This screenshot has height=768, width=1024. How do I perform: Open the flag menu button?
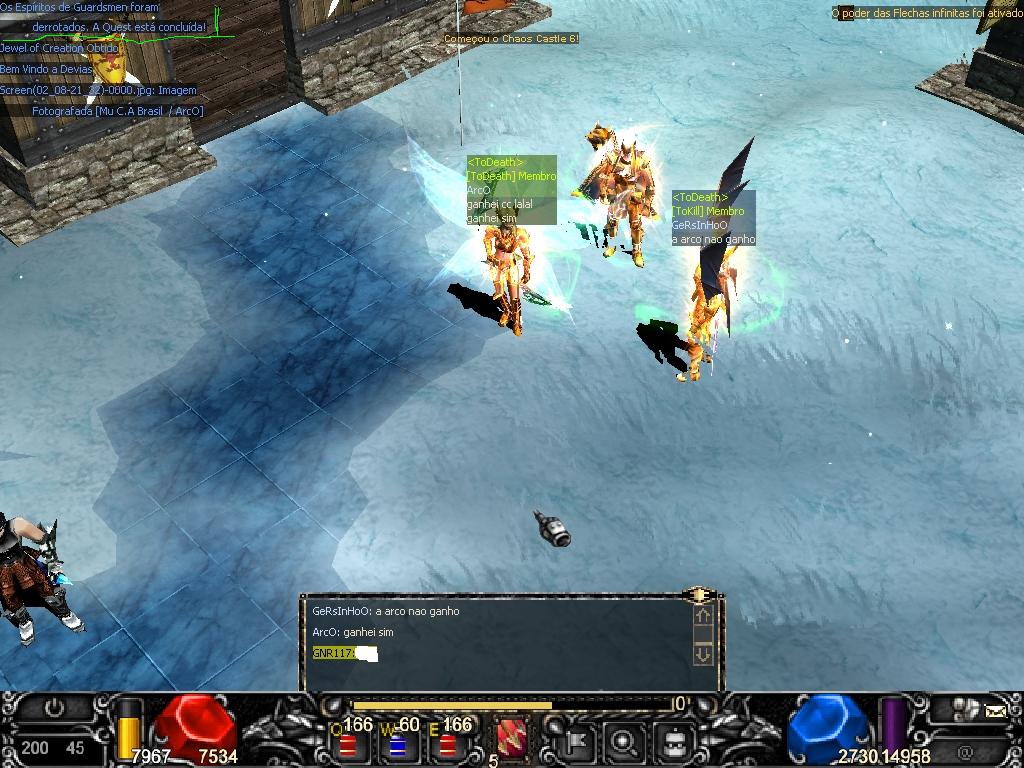tap(579, 743)
